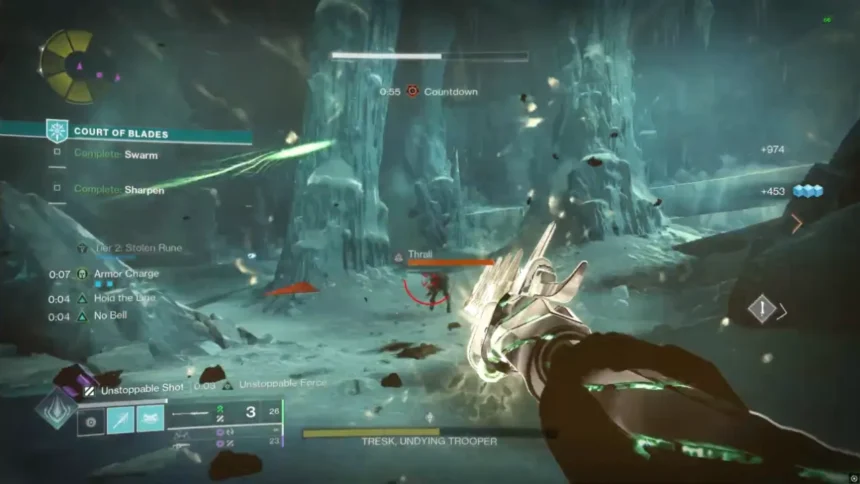Click the diamond exclamation alert icon
Viewport: 860px width, 484px height.
click(762, 310)
